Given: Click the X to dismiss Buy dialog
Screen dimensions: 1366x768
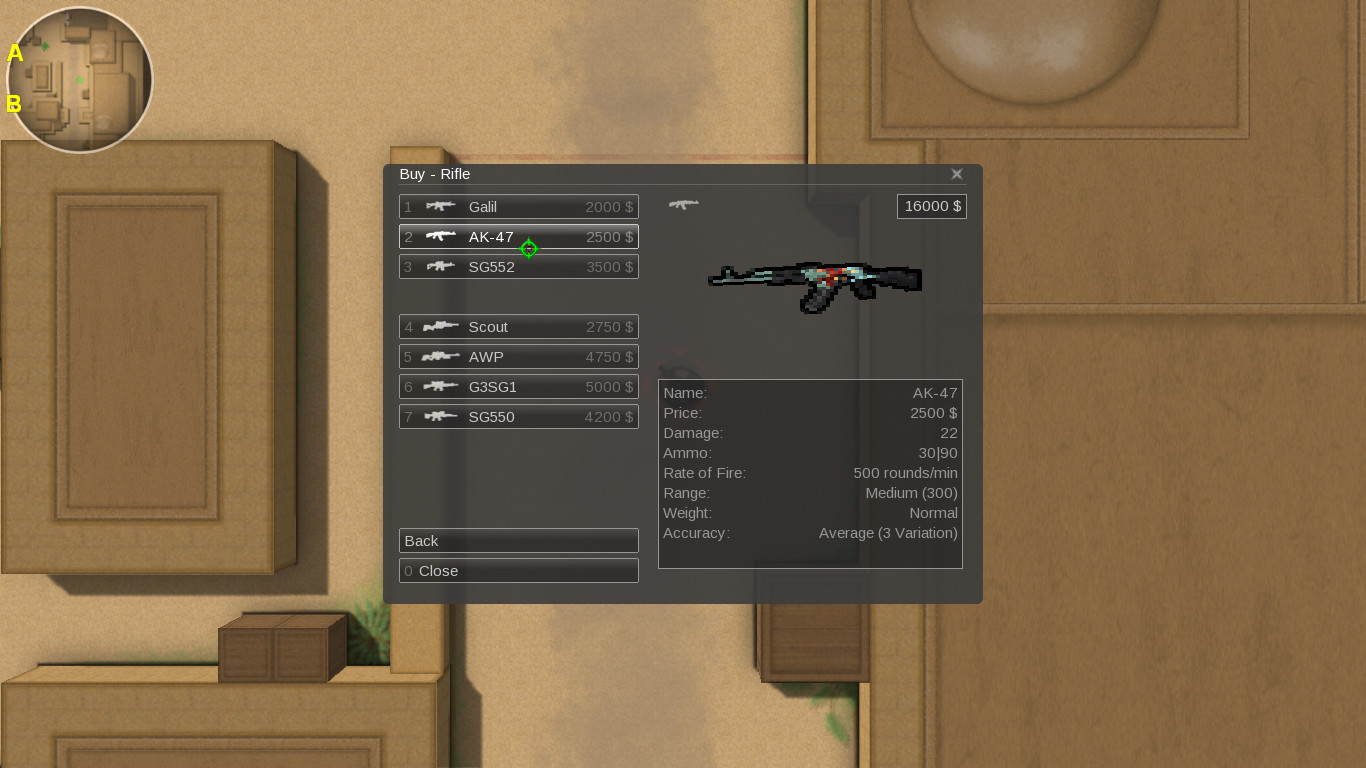Looking at the screenshot, I should point(956,173).
